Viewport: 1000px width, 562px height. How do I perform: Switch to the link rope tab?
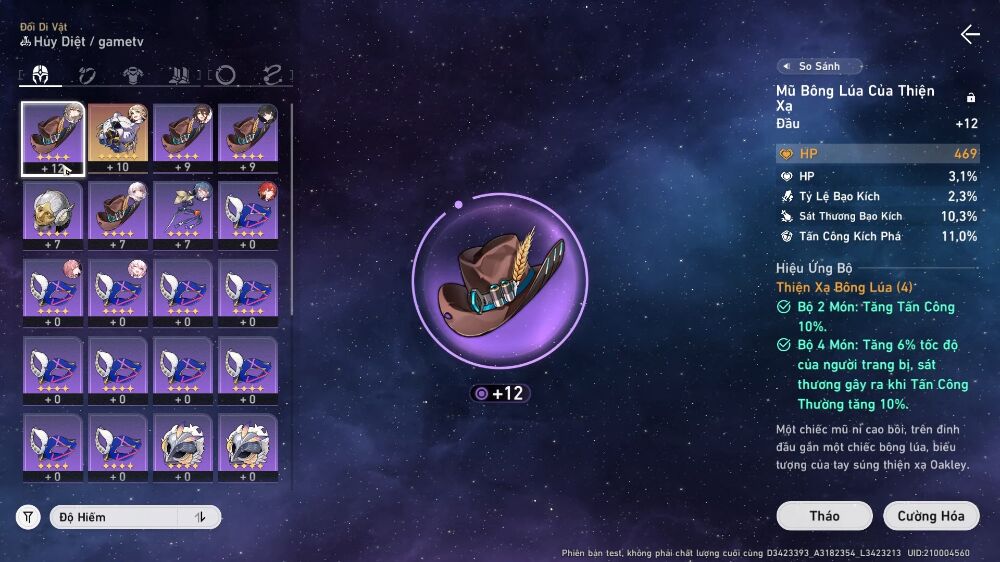[271, 75]
